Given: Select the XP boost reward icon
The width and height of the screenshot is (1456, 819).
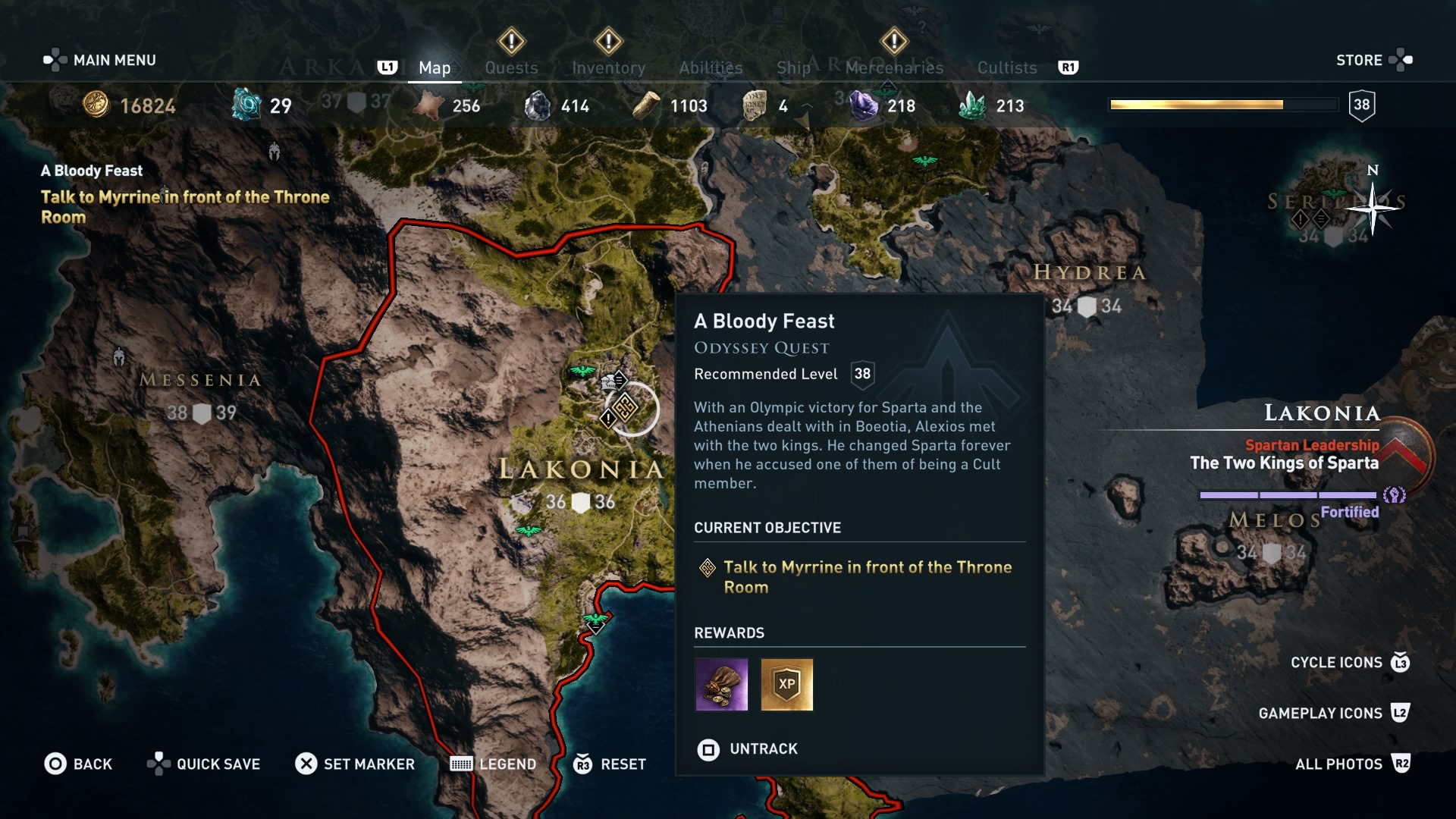Looking at the screenshot, I should pos(787,685).
